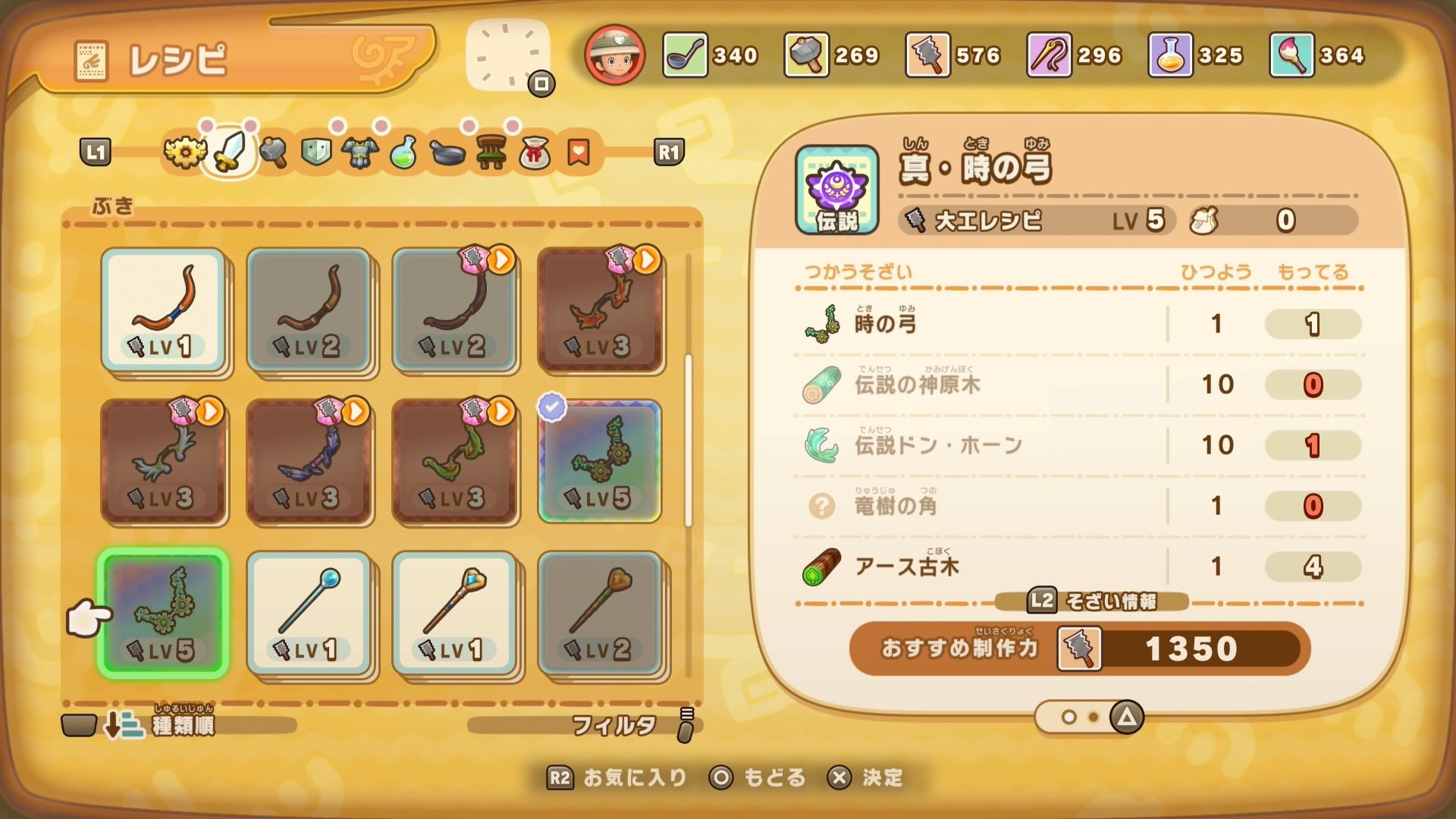Select the frying pan category icon
This screenshot has height=819, width=1456.
447,152
